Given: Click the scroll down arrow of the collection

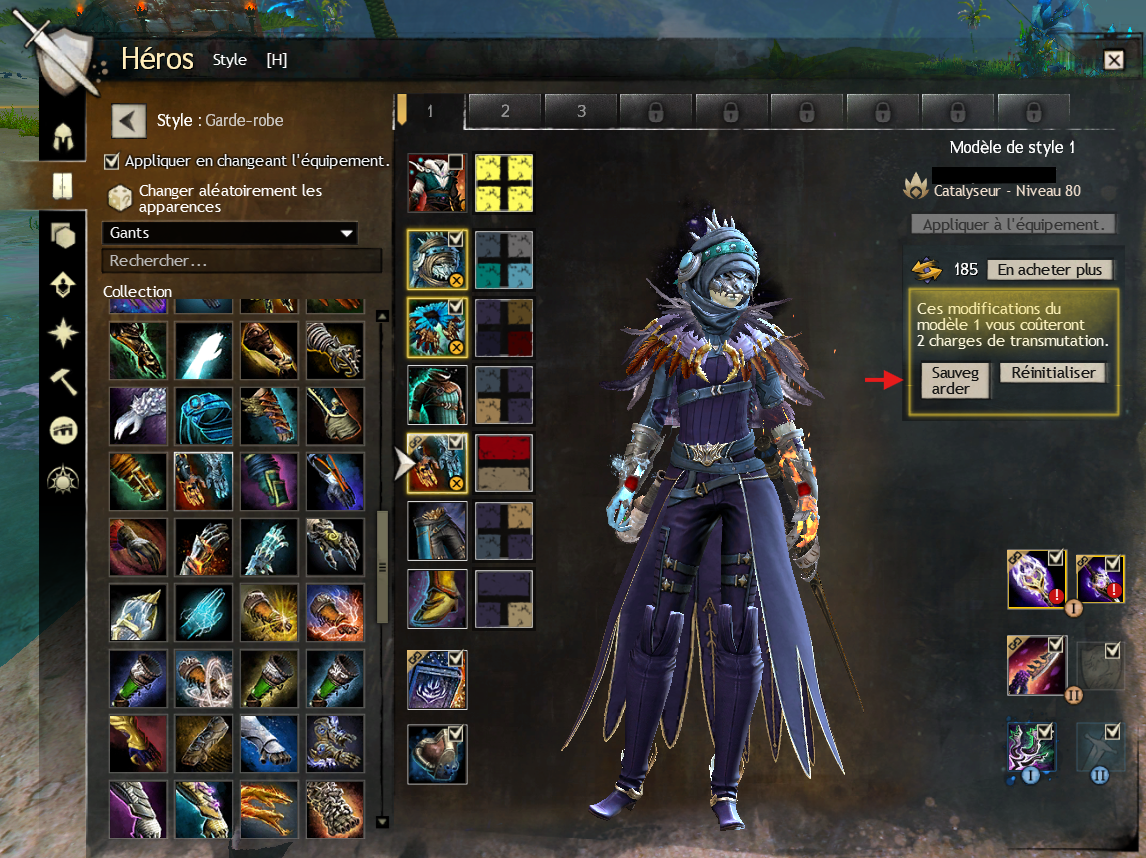Looking at the screenshot, I should (381, 822).
